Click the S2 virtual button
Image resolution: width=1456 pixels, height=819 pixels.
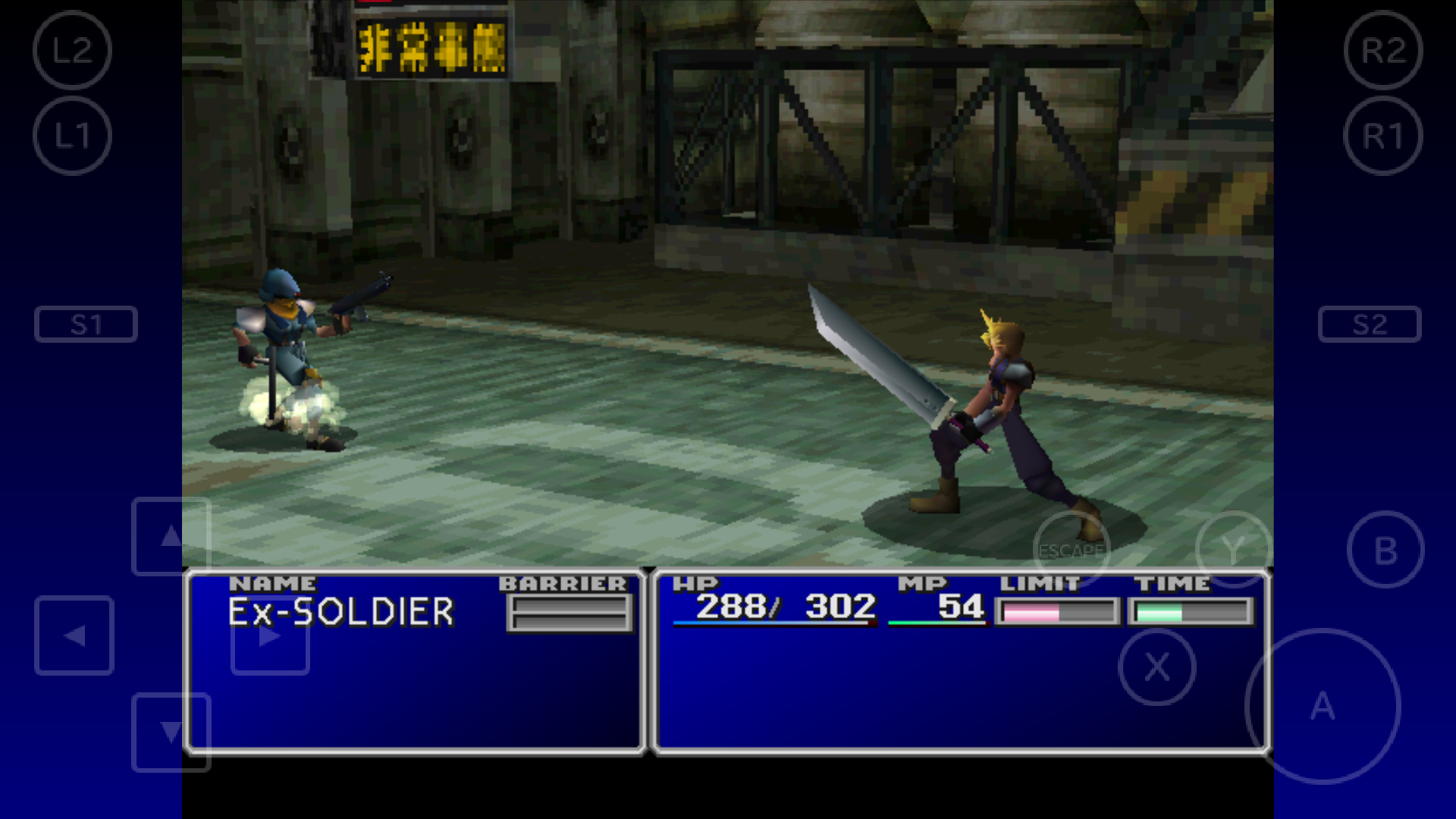point(1370,325)
